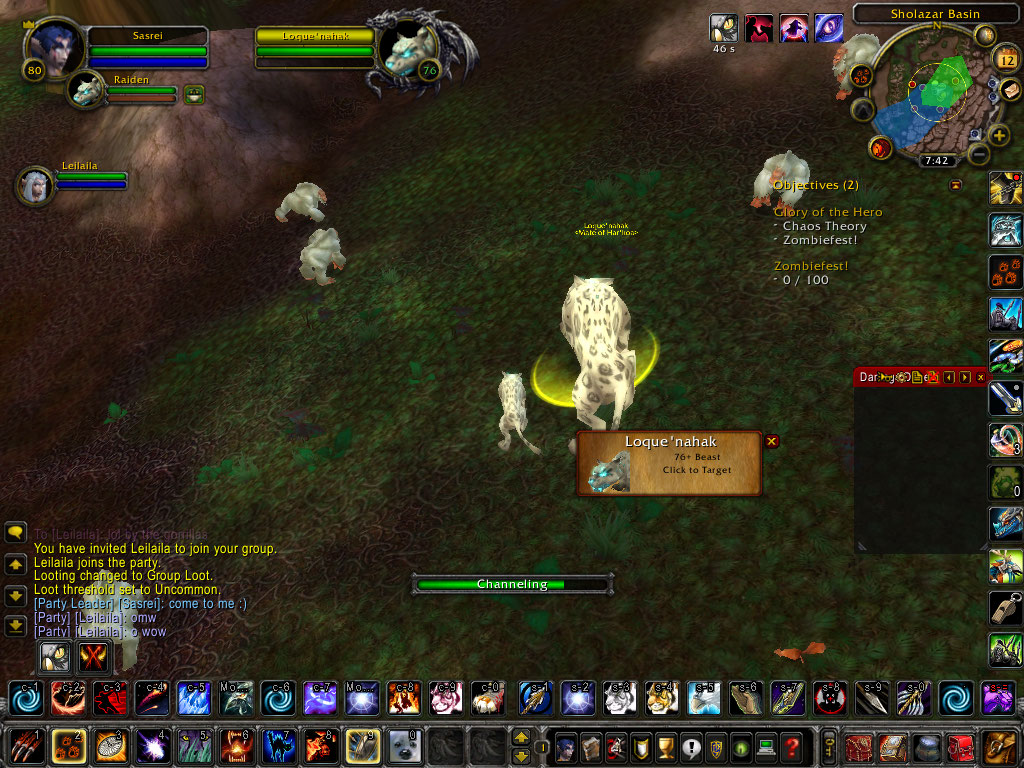Zoom in the minimap with the plus button
Image resolution: width=1024 pixels, height=768 pixels.
[999, 135]
